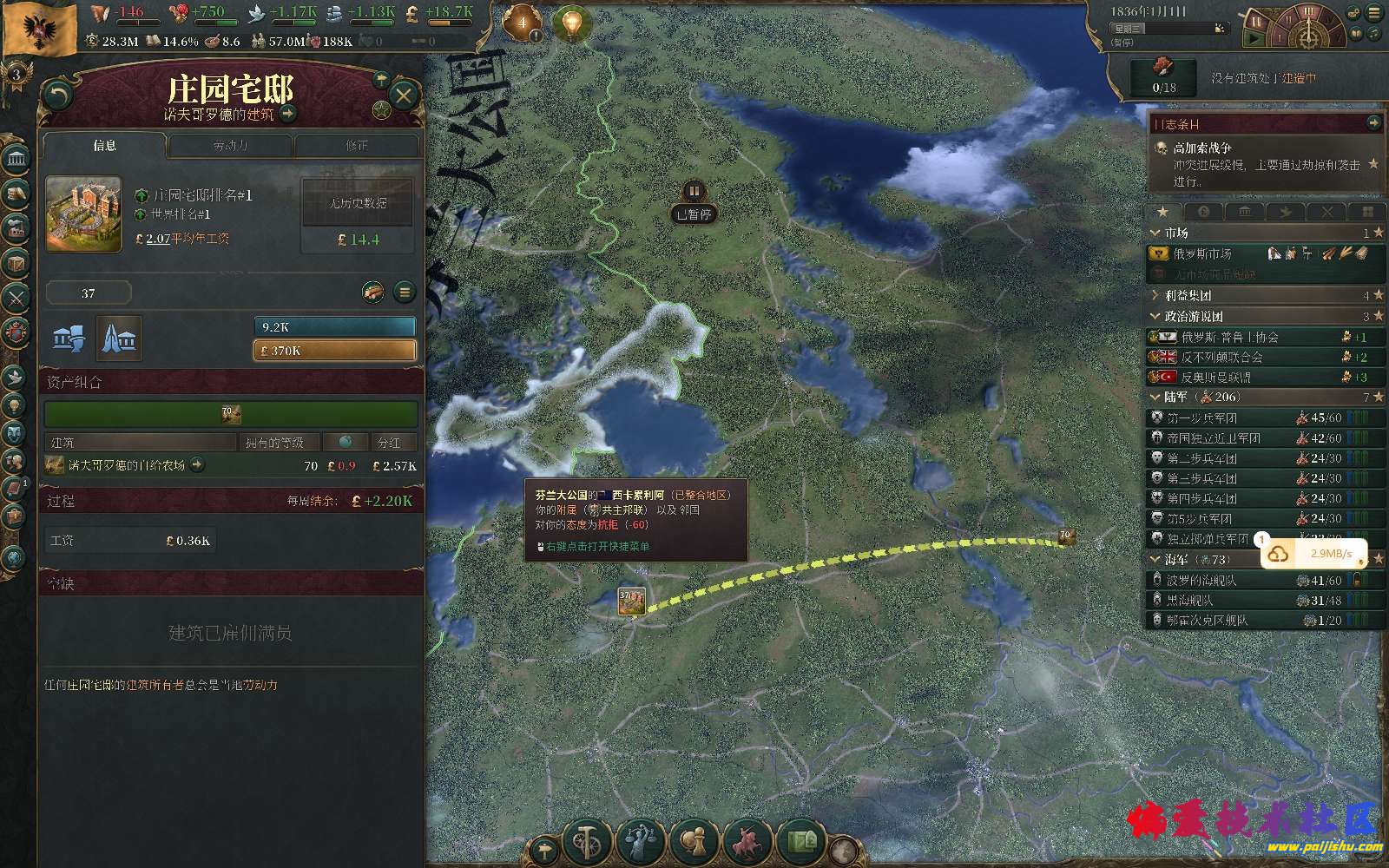The image size is (1389, 868).
Task: Open the lightbulb suggestions icon at top
Action: (570, 23)
